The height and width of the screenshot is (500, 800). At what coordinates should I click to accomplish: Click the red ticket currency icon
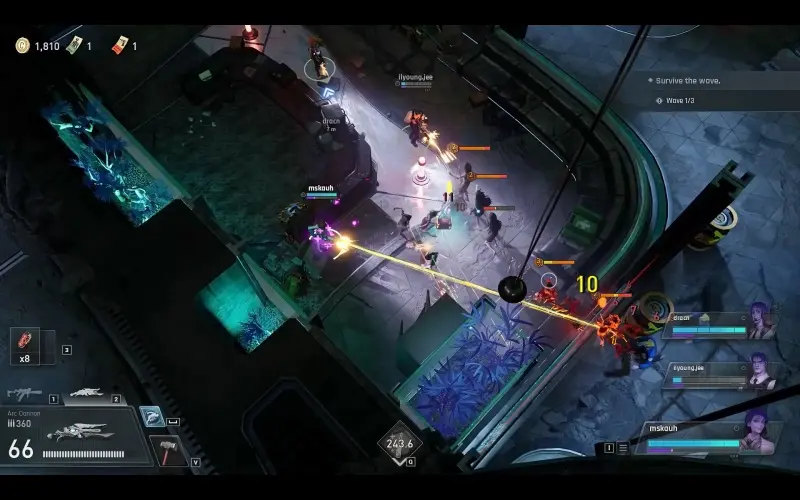pos(120,45)
